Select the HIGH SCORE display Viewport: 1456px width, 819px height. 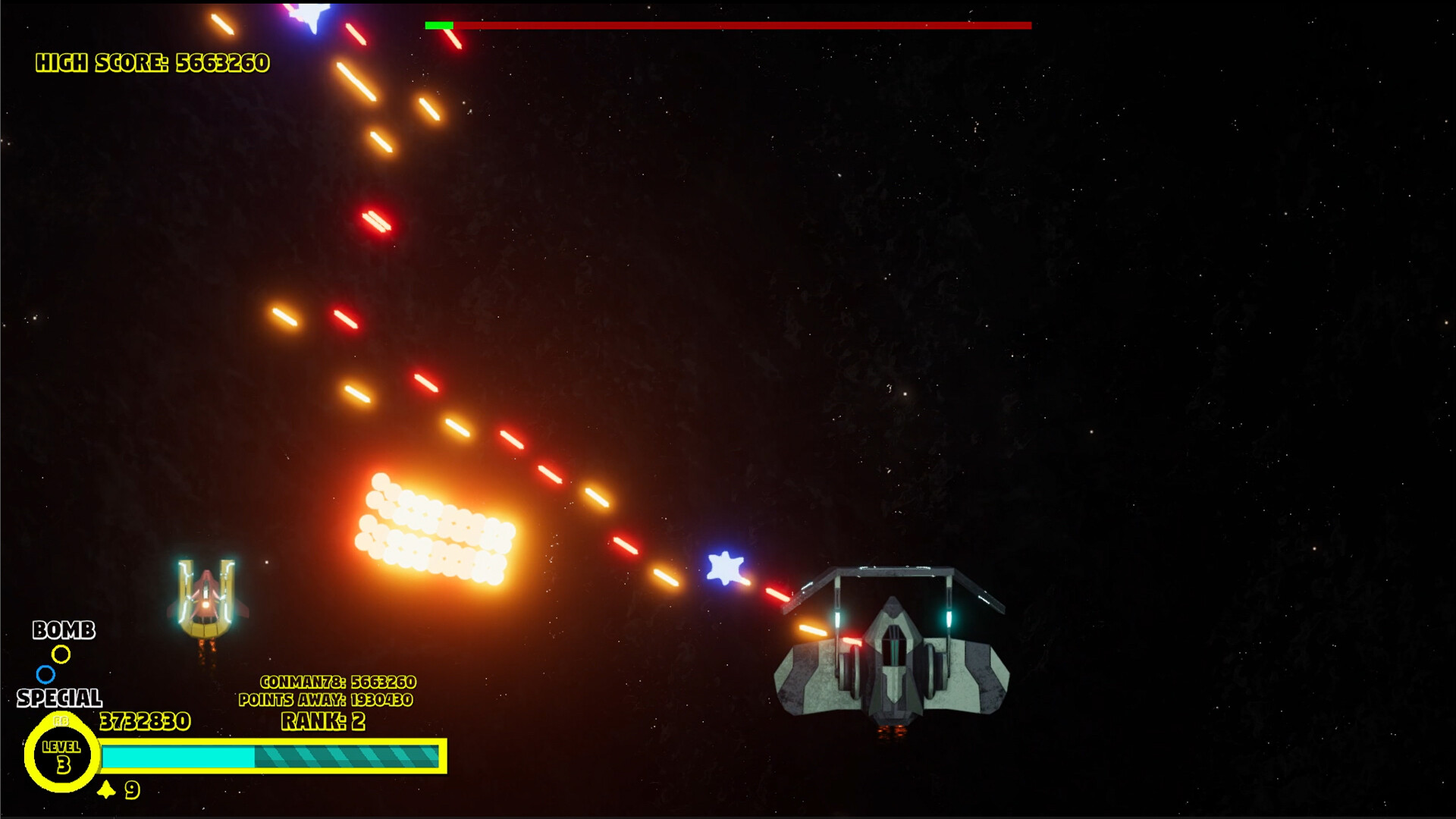[152, 63]
